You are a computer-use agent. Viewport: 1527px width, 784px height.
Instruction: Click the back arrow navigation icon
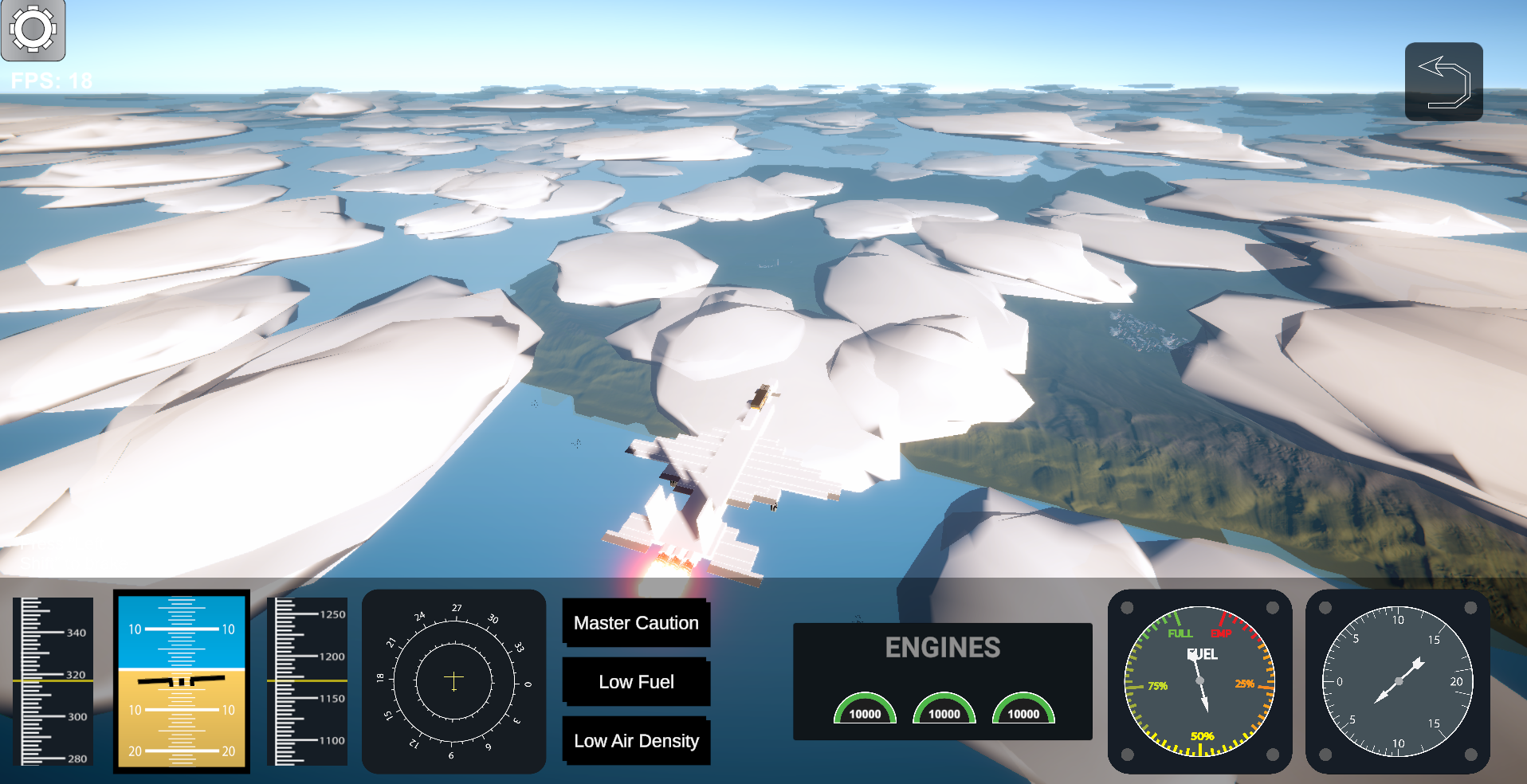[1443, 81]
